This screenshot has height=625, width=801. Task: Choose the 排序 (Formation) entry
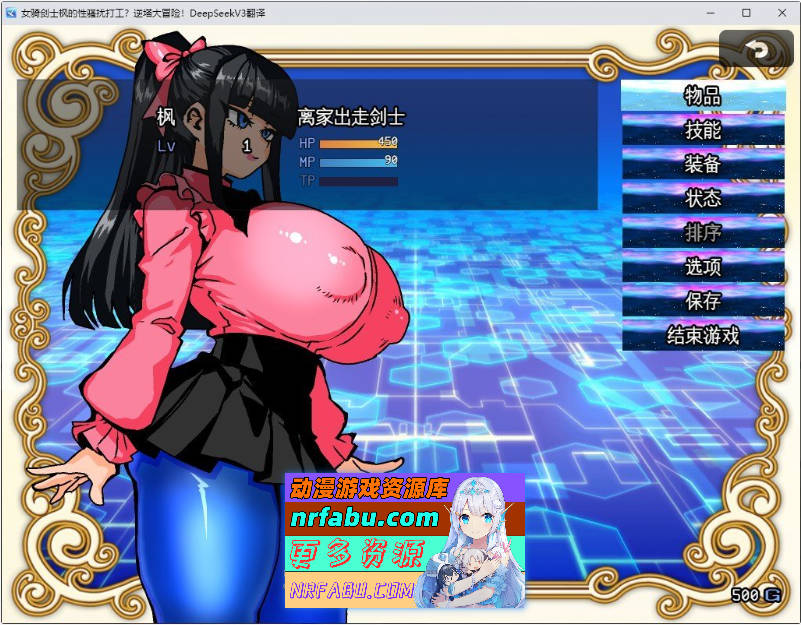(x=702, y=232)
